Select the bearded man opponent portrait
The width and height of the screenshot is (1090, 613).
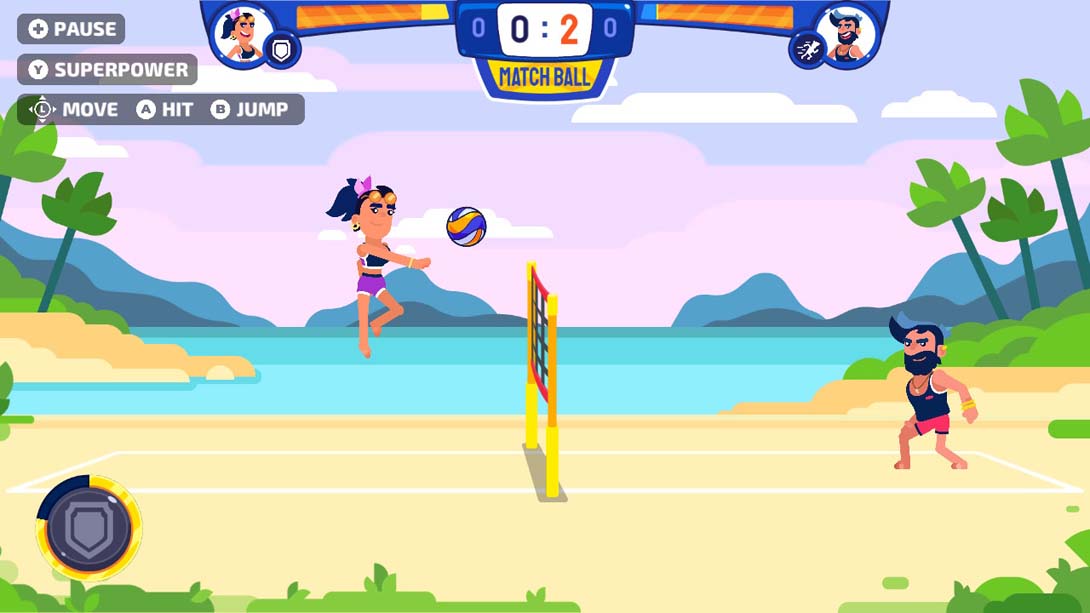(x=848, y=36)
